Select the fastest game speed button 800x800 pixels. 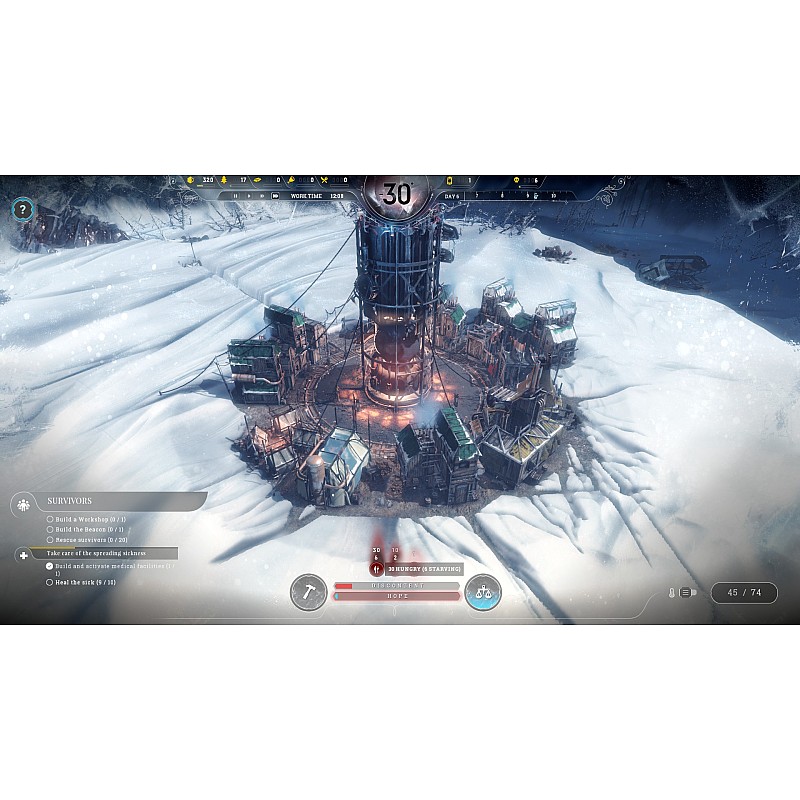(x=274, y=196)
